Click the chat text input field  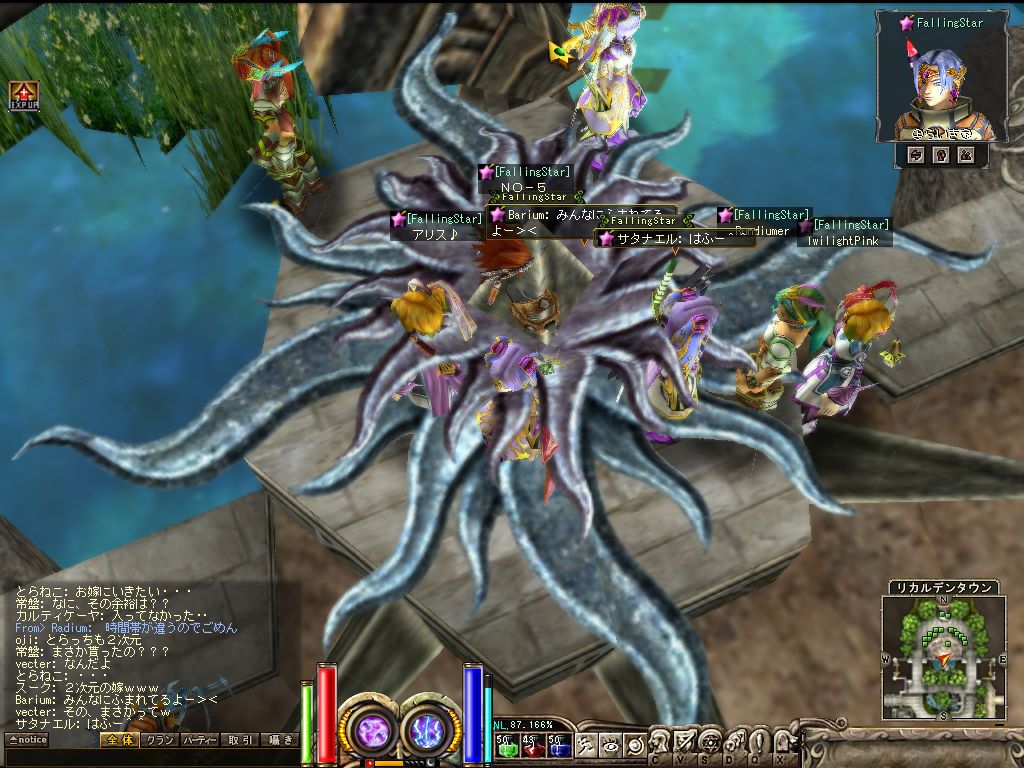coord(150,757)
